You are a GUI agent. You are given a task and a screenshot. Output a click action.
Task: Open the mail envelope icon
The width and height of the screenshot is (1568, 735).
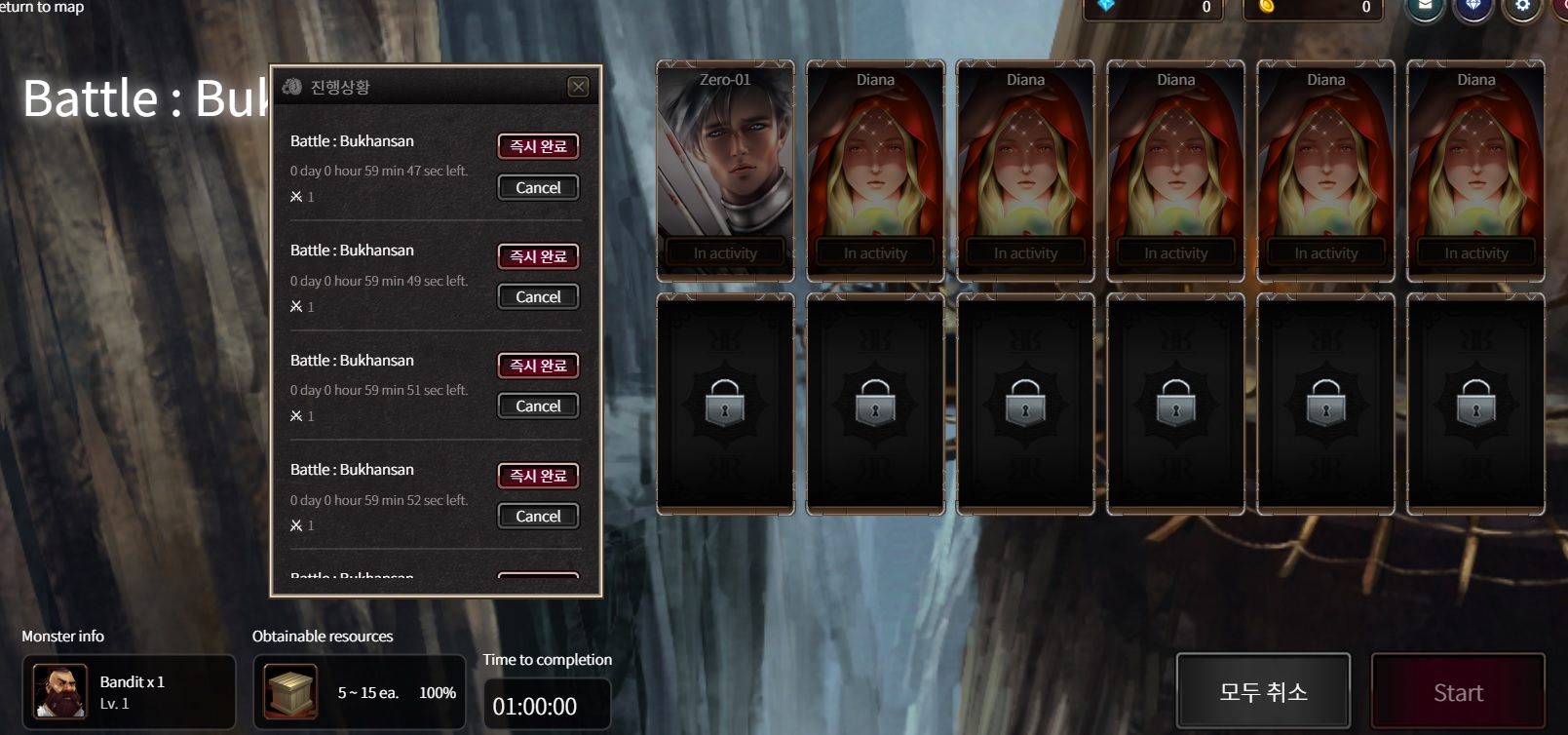tap(1425, 8)
